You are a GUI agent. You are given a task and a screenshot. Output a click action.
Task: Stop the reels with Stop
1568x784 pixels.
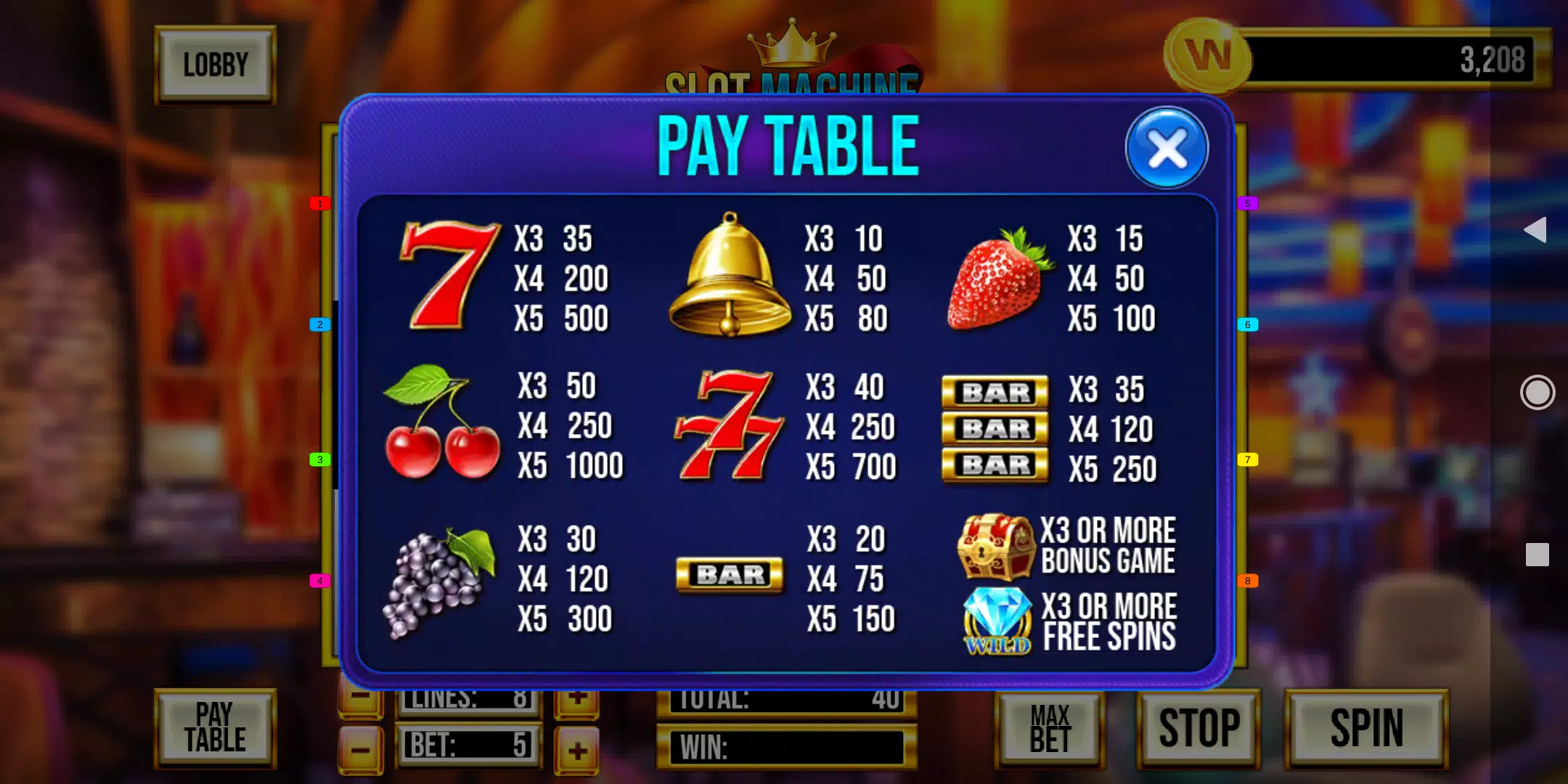pyautogui.click(x=1199, y=728)
